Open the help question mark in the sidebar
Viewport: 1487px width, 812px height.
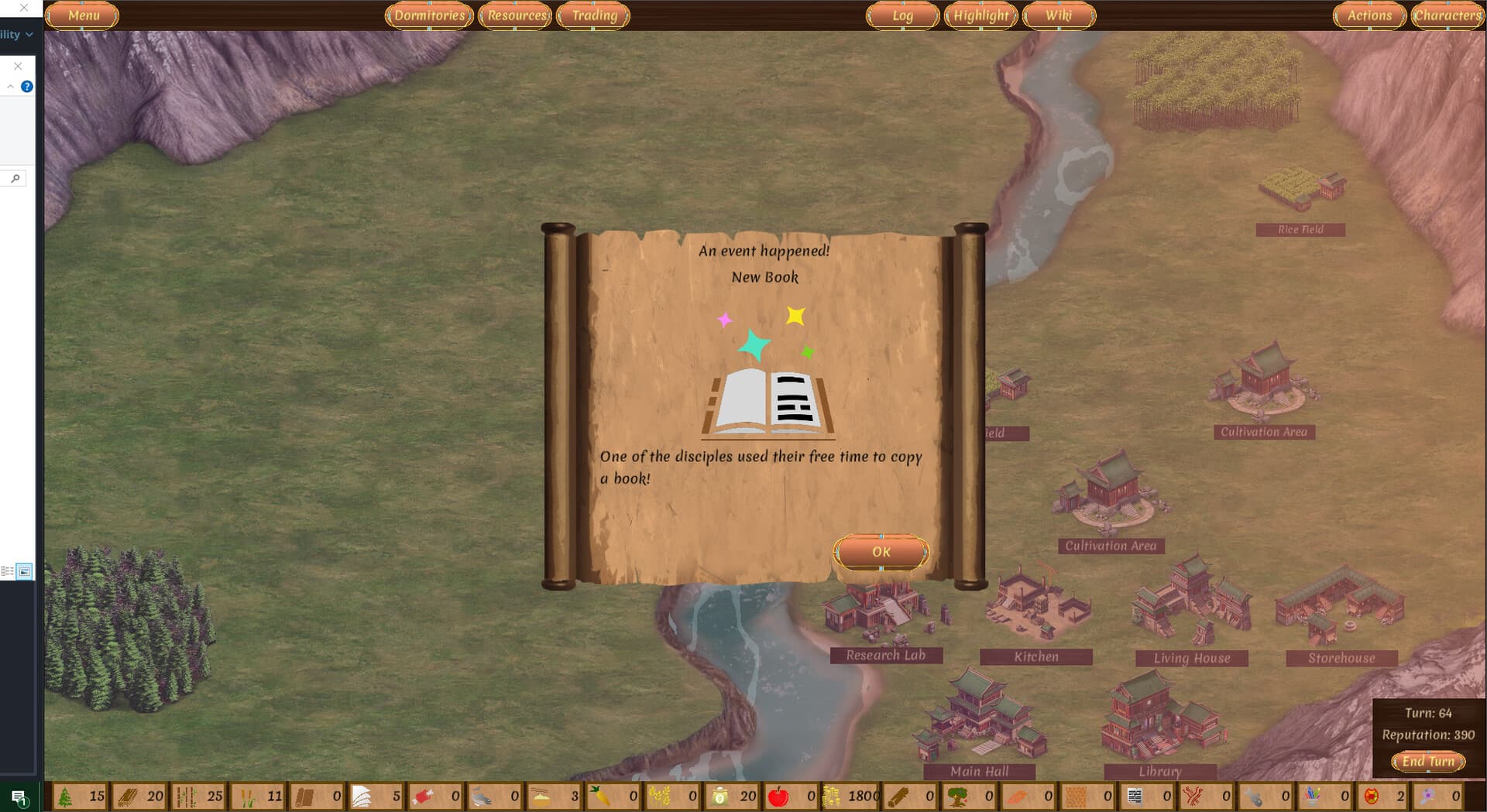pyautogui.click(x=28, y=86)
